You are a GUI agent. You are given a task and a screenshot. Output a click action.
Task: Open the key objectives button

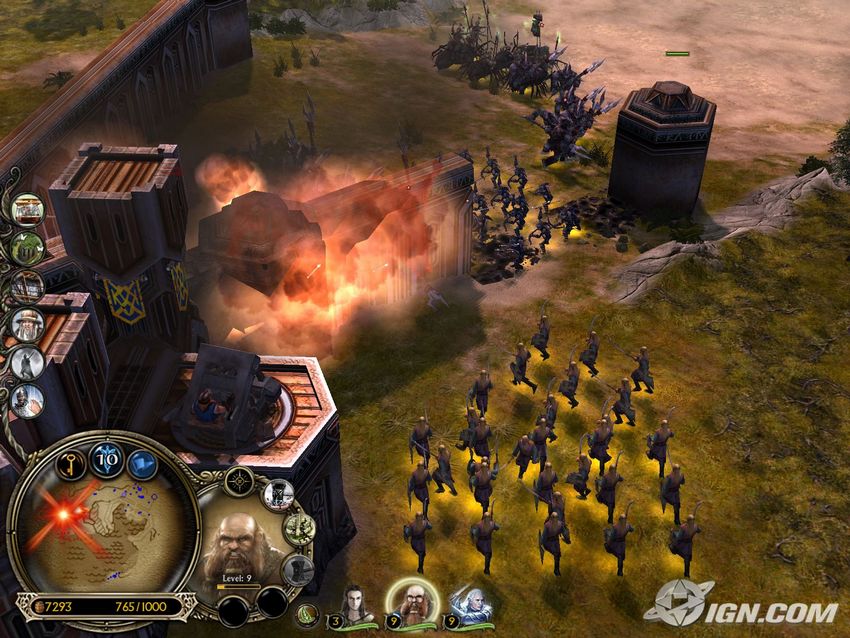click(x=67, y=462)
